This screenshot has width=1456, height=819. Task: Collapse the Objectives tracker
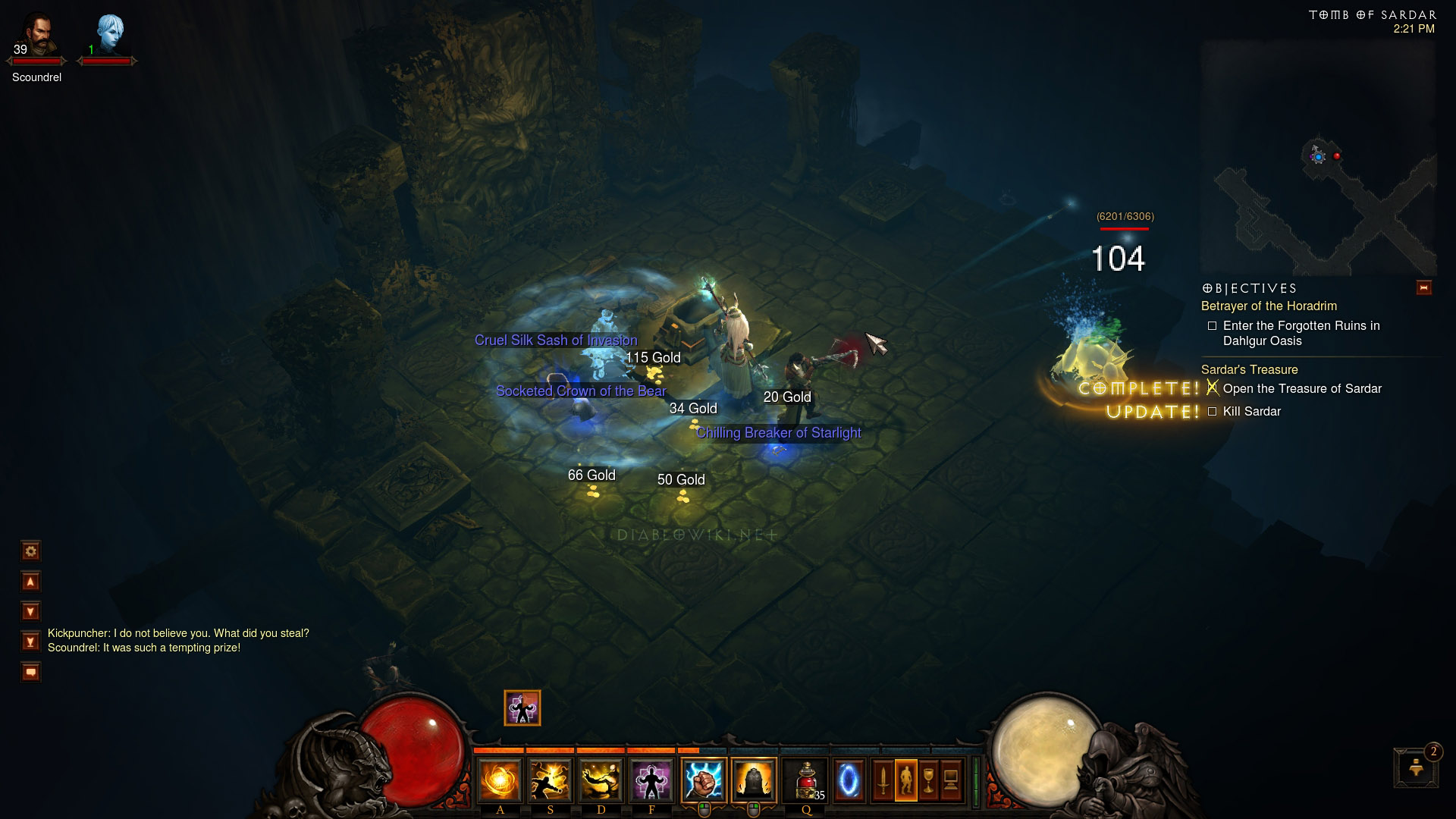point(1423,287)
